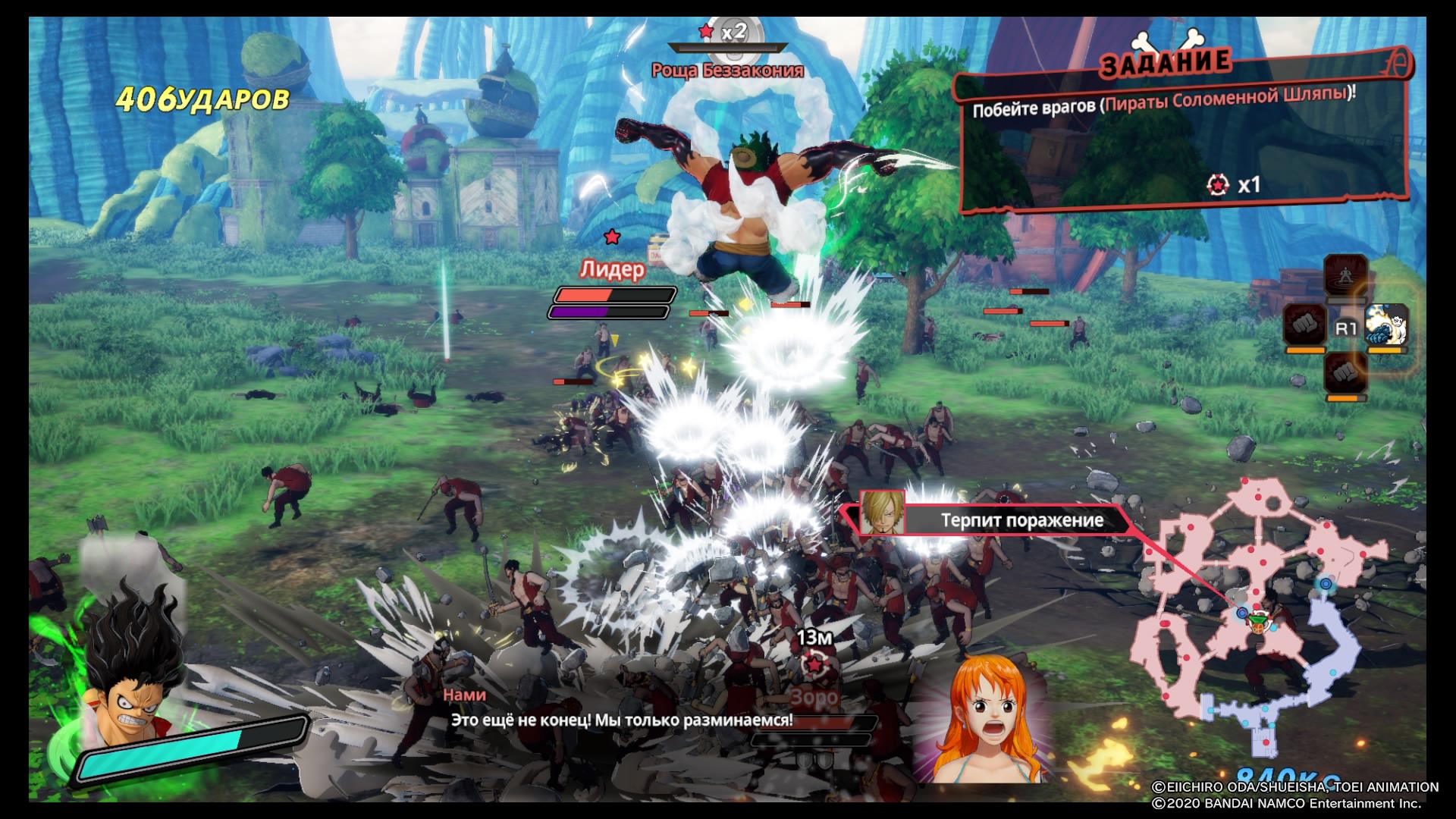The width and height of the screenshot is (1456, 819).
Task: Activate the Gear Four Luffy special attack icon
Action: [x=1387, y=325]
